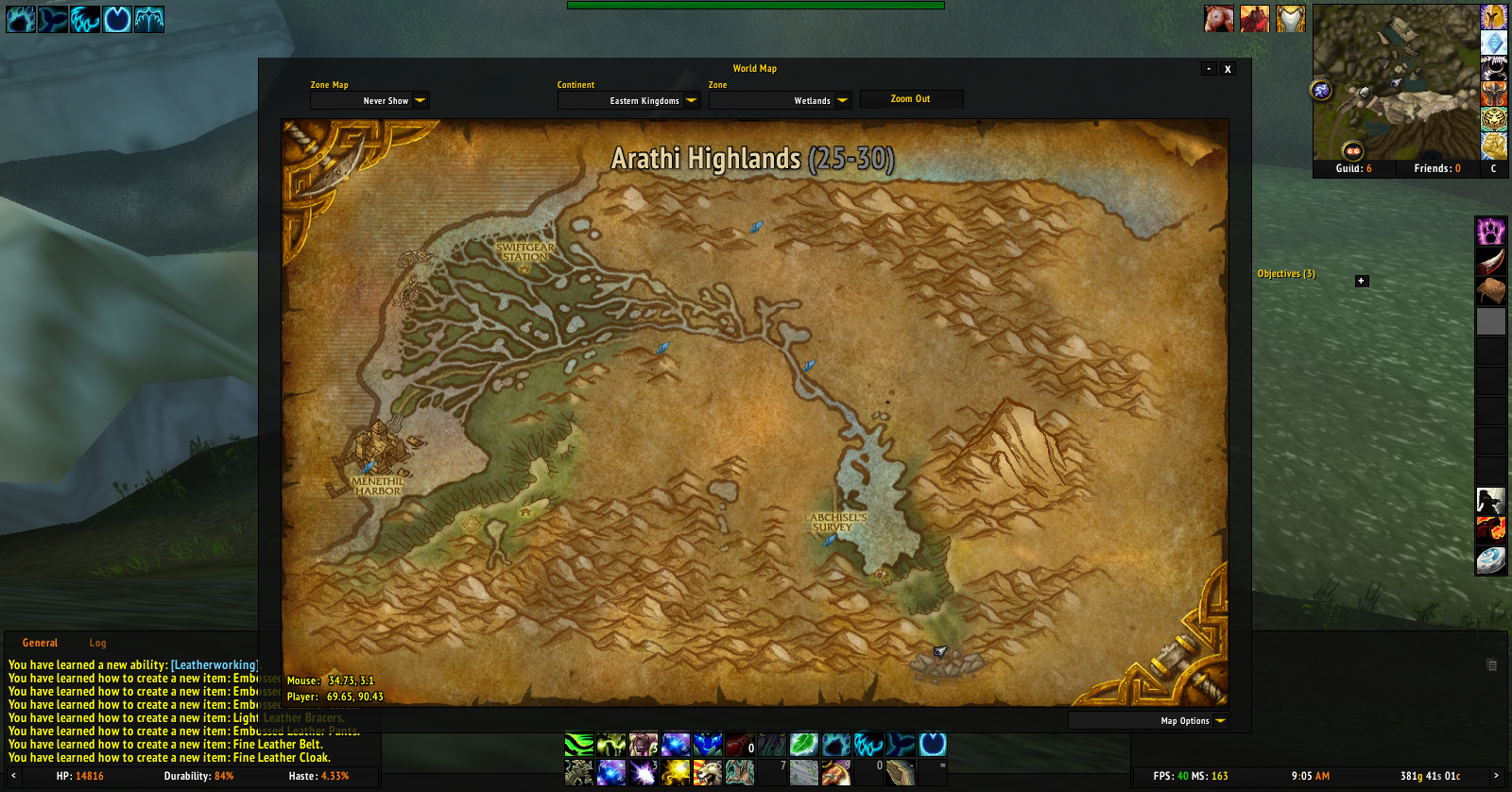1512x792 pixels.
Task: Click the purple paw print icon
Action: tap(1491, 232)
